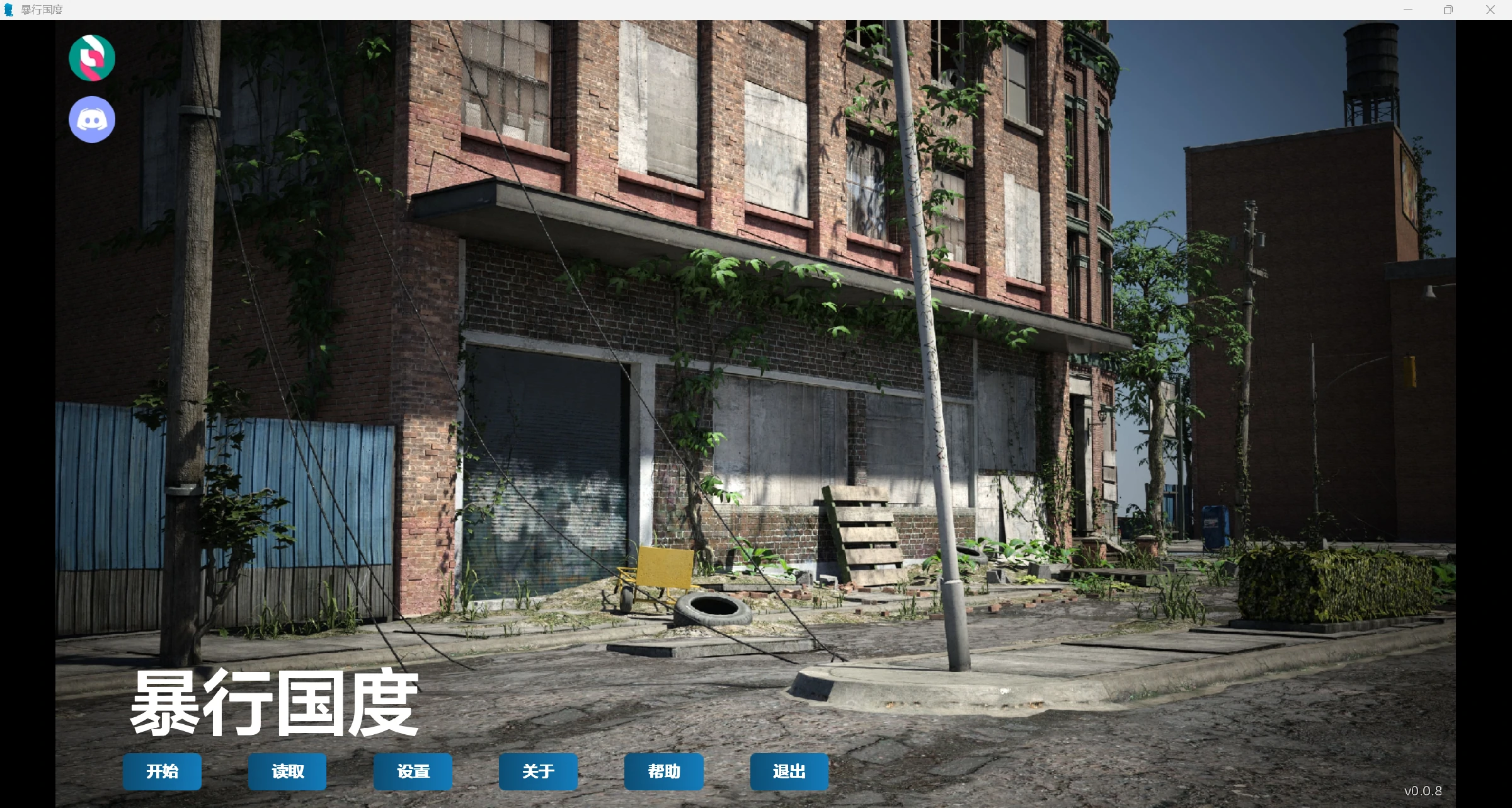Open the 帮助 help page

coord(663,771)
